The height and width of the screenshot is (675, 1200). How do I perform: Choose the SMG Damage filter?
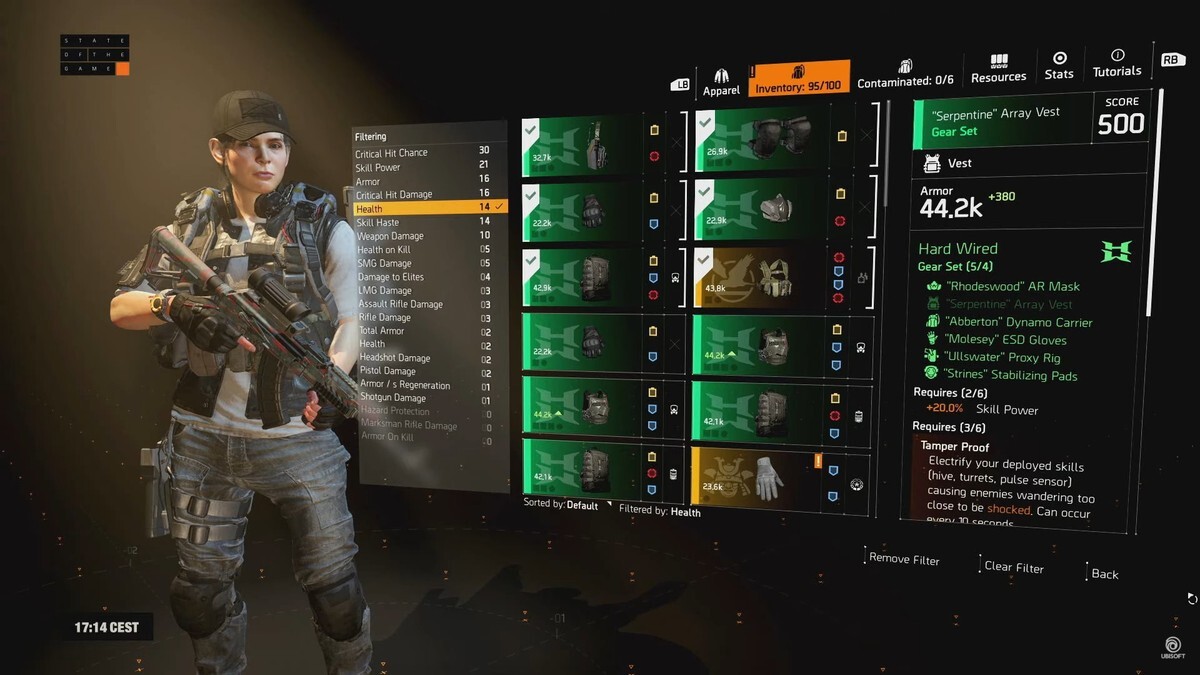click(x=385, y=263)
